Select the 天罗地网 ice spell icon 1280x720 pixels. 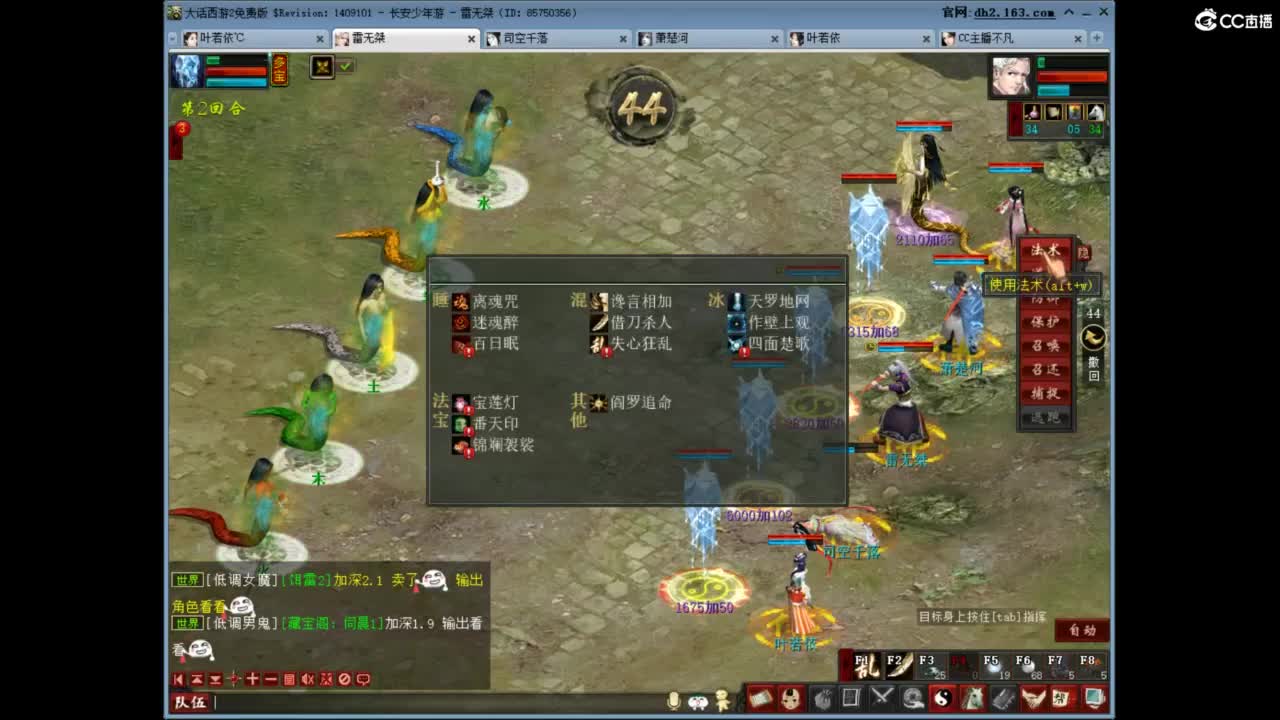tap(737, 301)
